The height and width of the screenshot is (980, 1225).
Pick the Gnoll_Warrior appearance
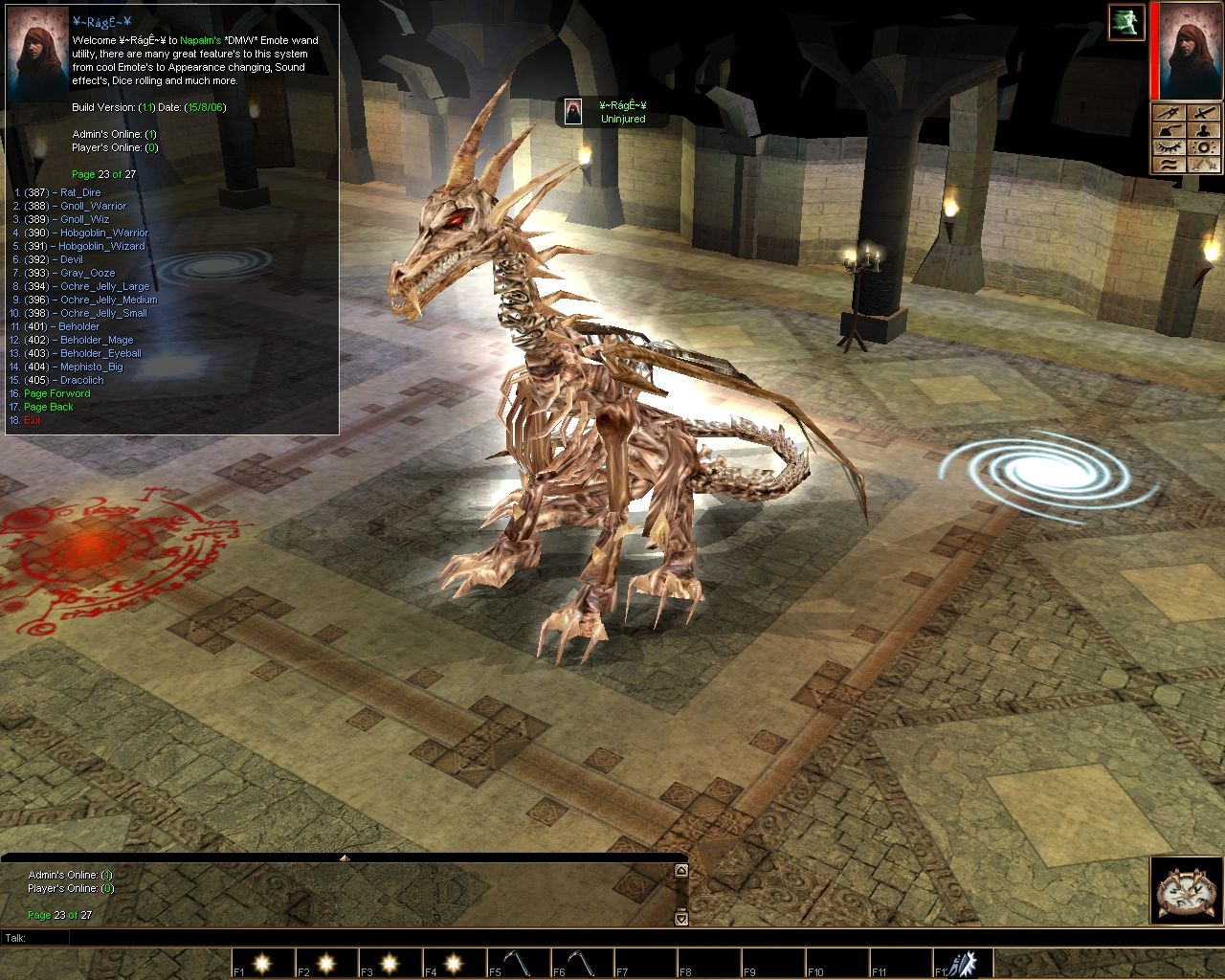coord(93,206)
